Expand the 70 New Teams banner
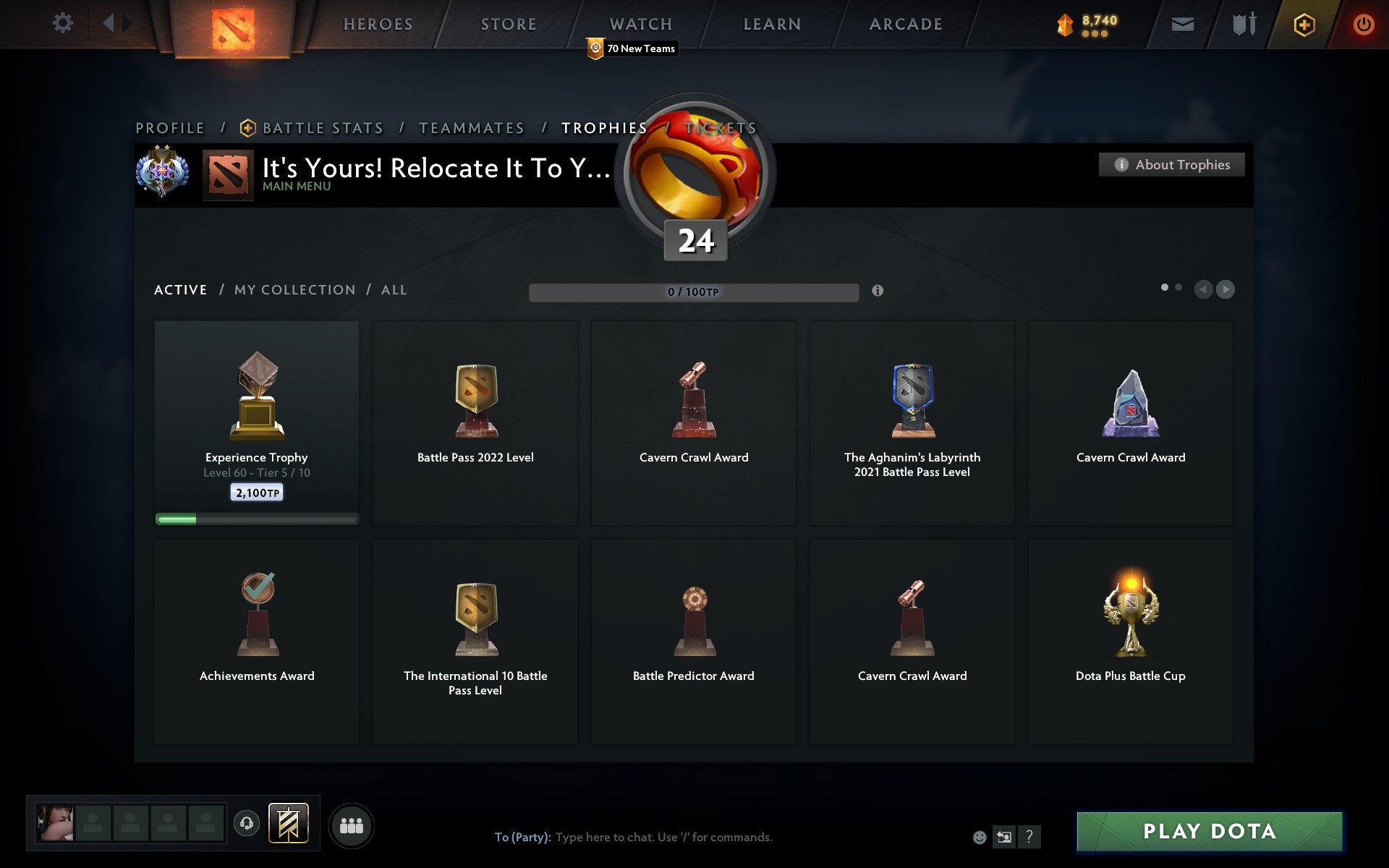 point(632,48)
